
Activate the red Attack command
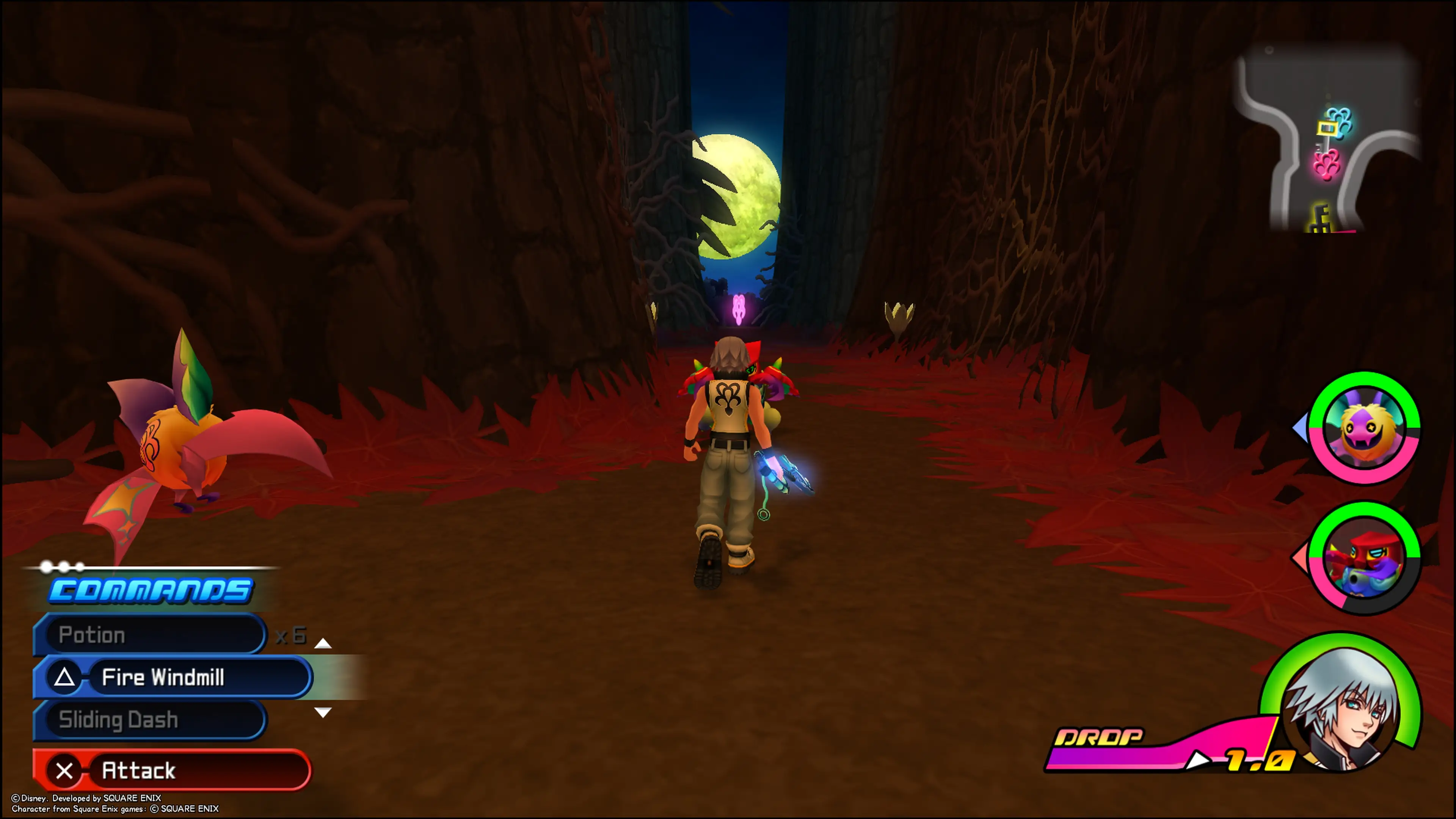173,770
